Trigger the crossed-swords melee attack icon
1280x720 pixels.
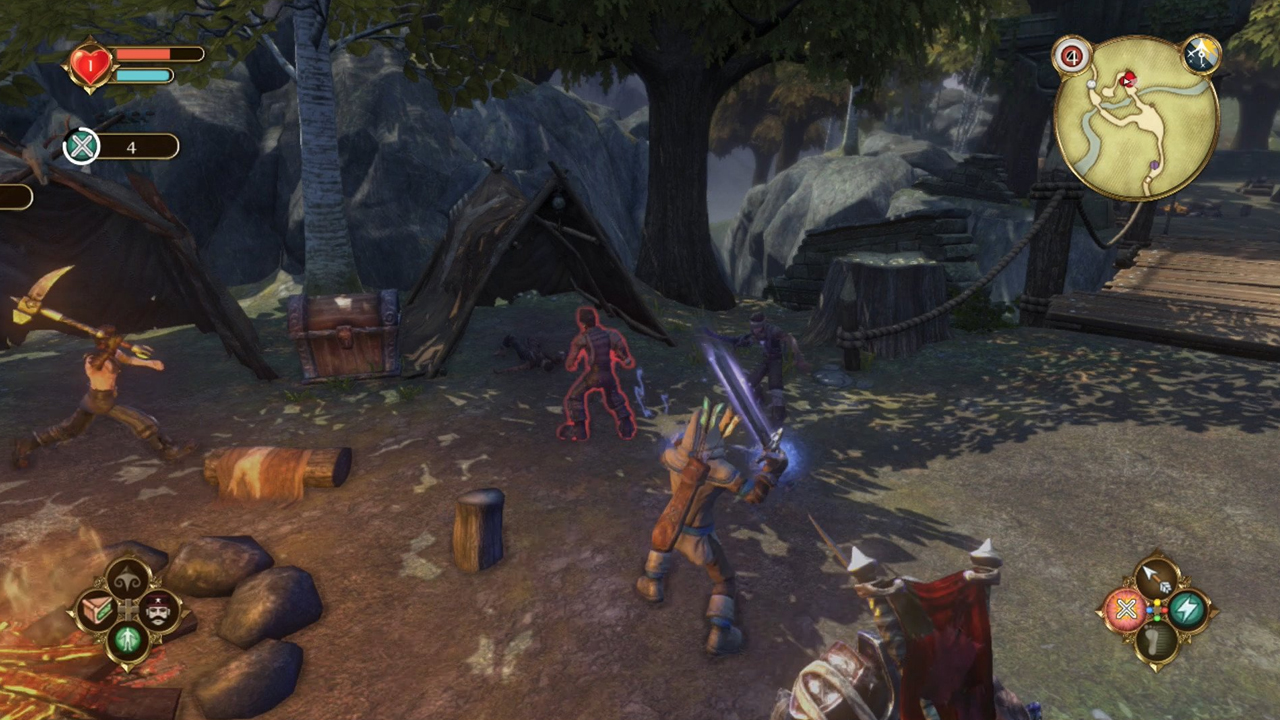[1125, 609]
